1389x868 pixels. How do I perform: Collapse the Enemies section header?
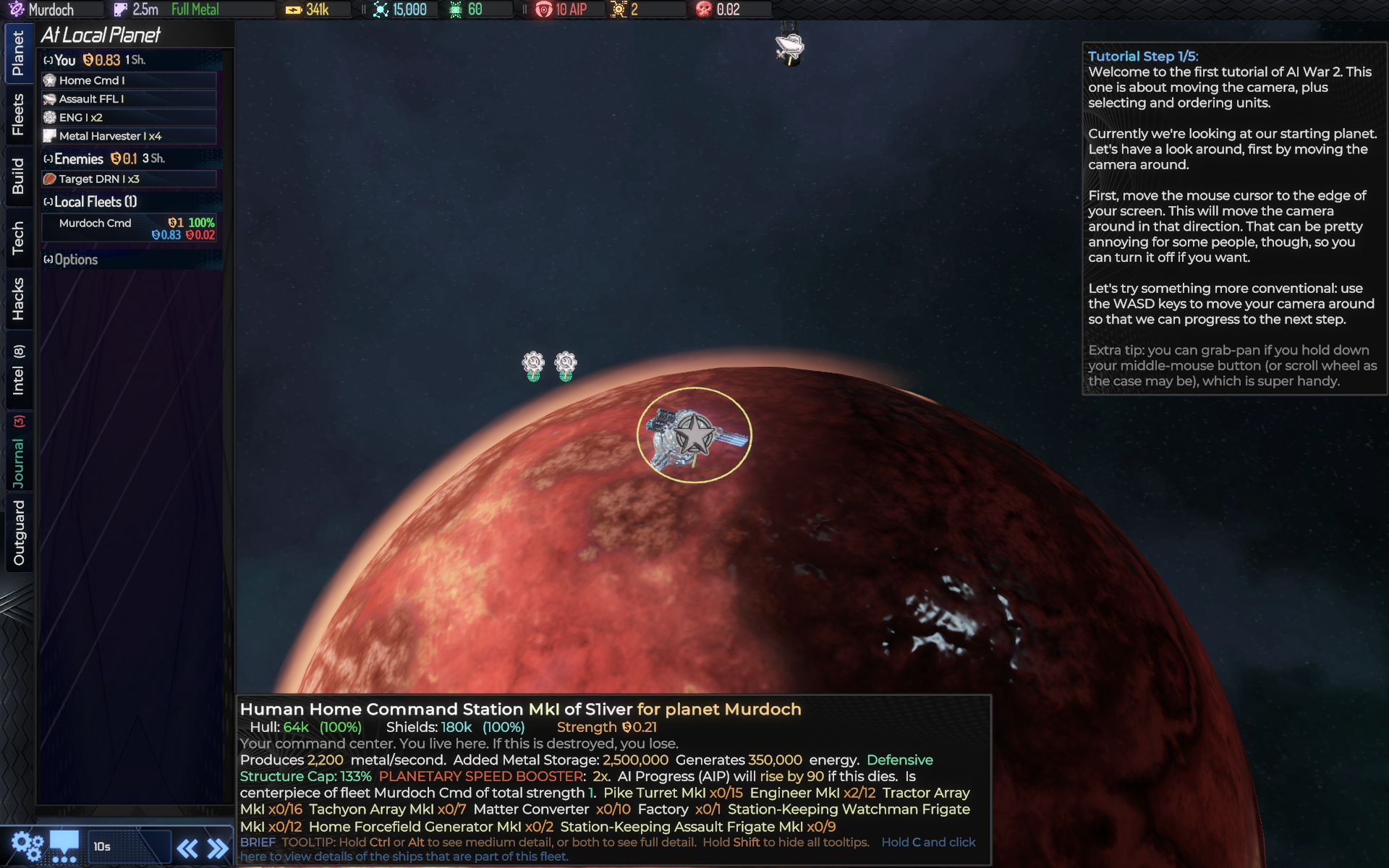(47, 158)
